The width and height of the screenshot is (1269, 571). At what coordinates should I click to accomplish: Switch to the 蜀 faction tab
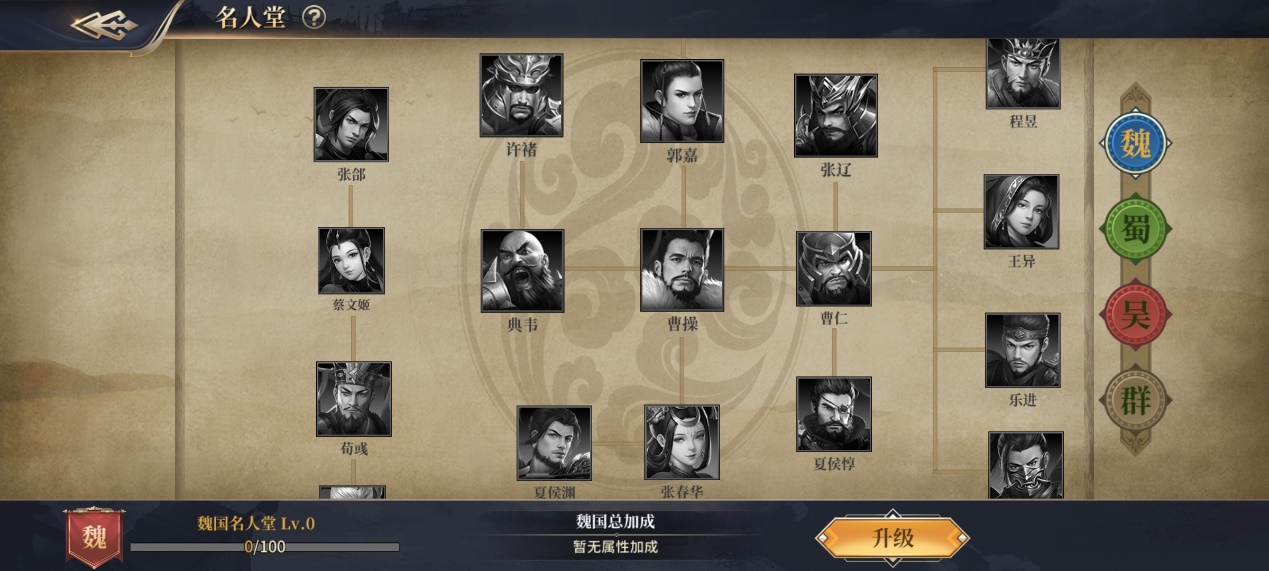1135,230
